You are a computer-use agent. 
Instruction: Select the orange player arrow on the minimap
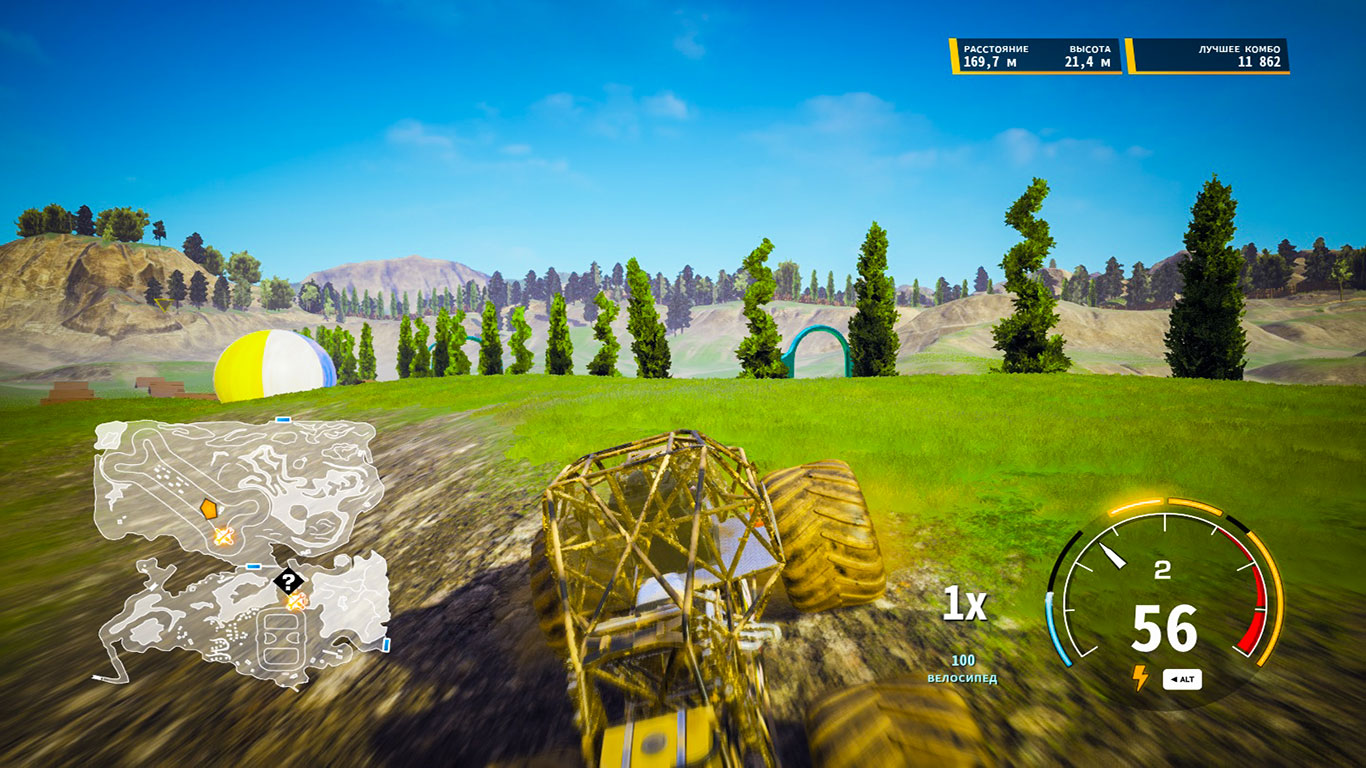(209, 508)
